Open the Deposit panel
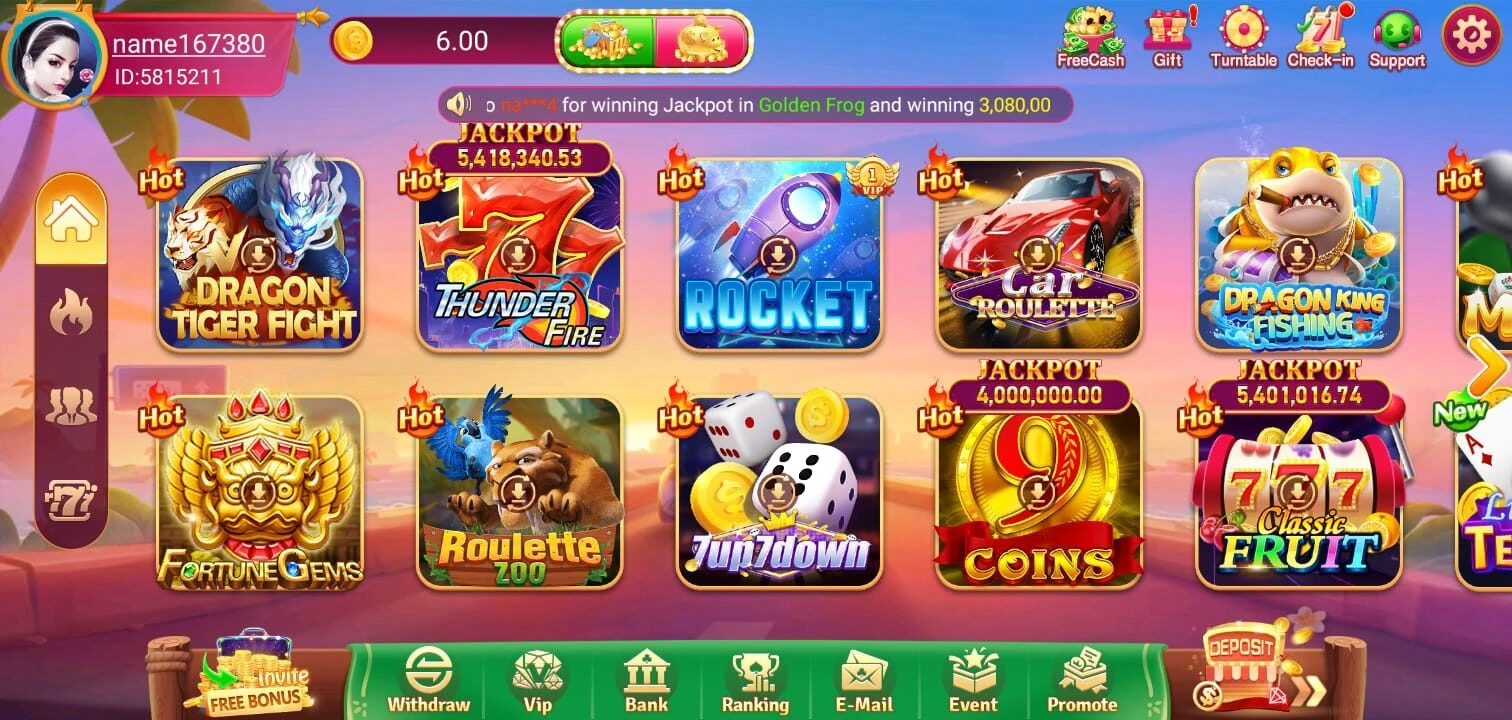This screenshot has width=1512, height=720. [1240, 655]
